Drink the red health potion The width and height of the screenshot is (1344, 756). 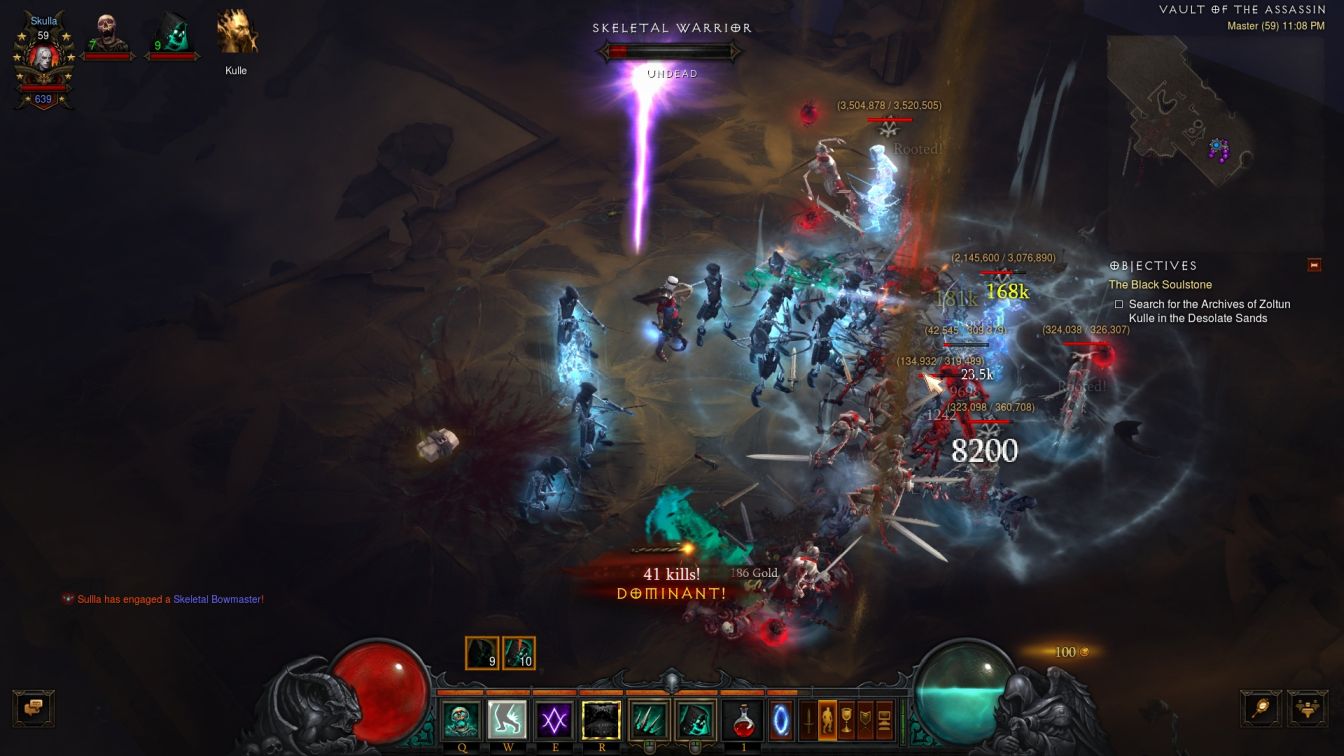click(x=742, y=720)
